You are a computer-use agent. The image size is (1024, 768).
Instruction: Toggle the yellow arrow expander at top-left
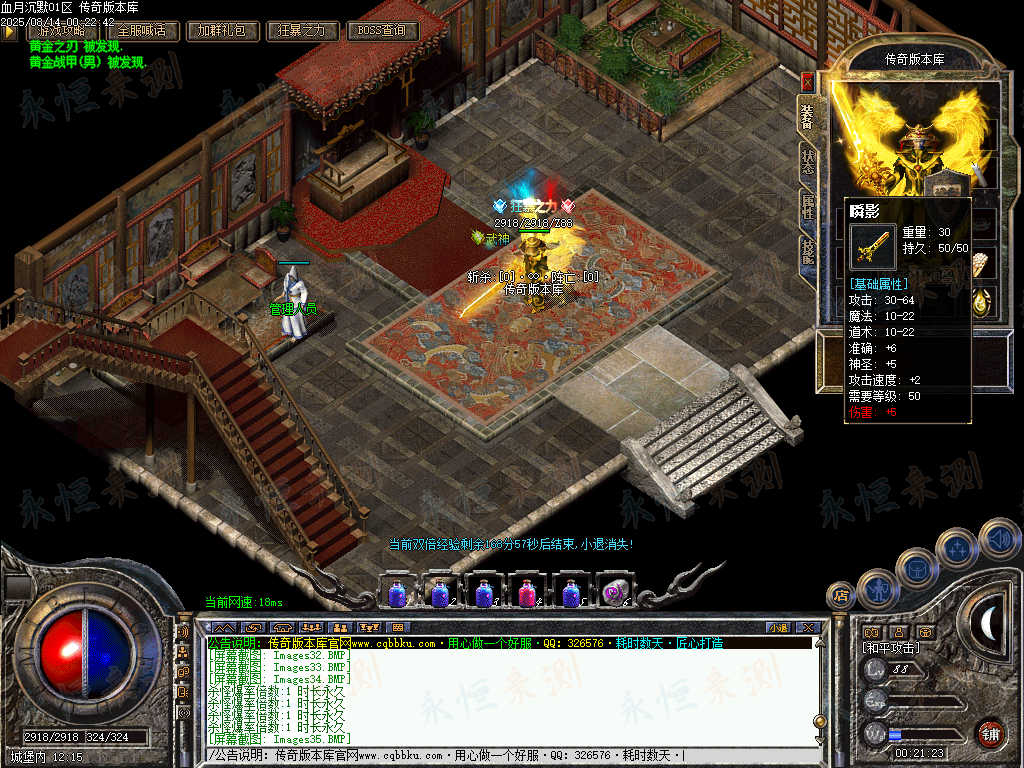(9, 31)
